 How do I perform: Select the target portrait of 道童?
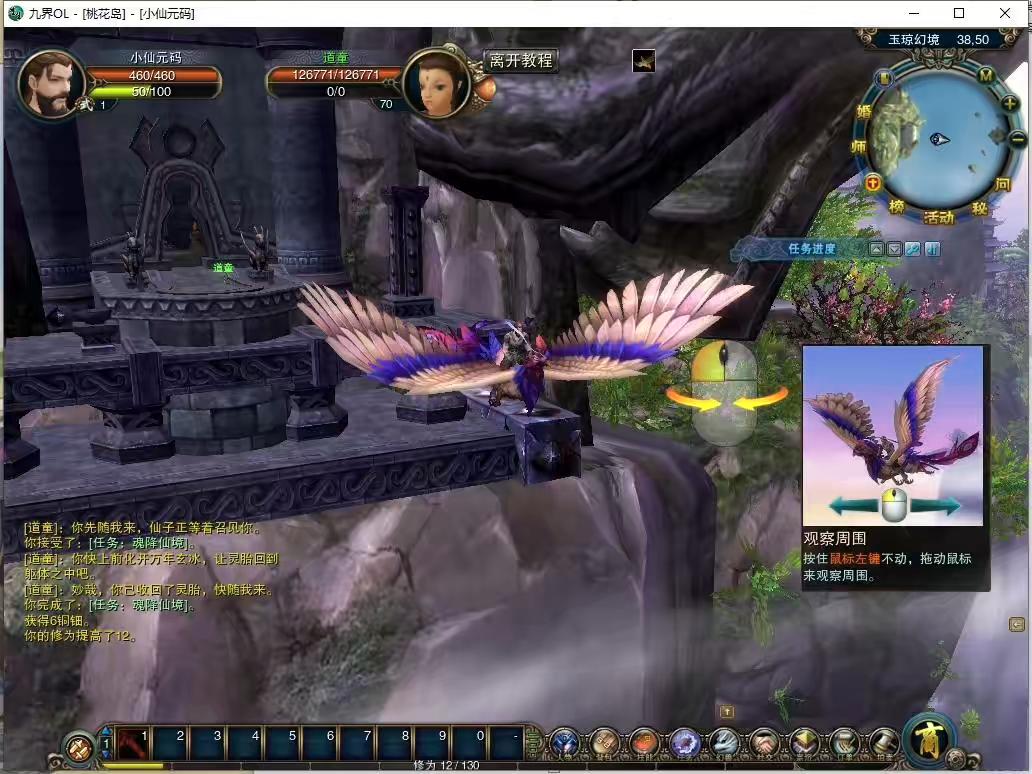tap(436, 82)
